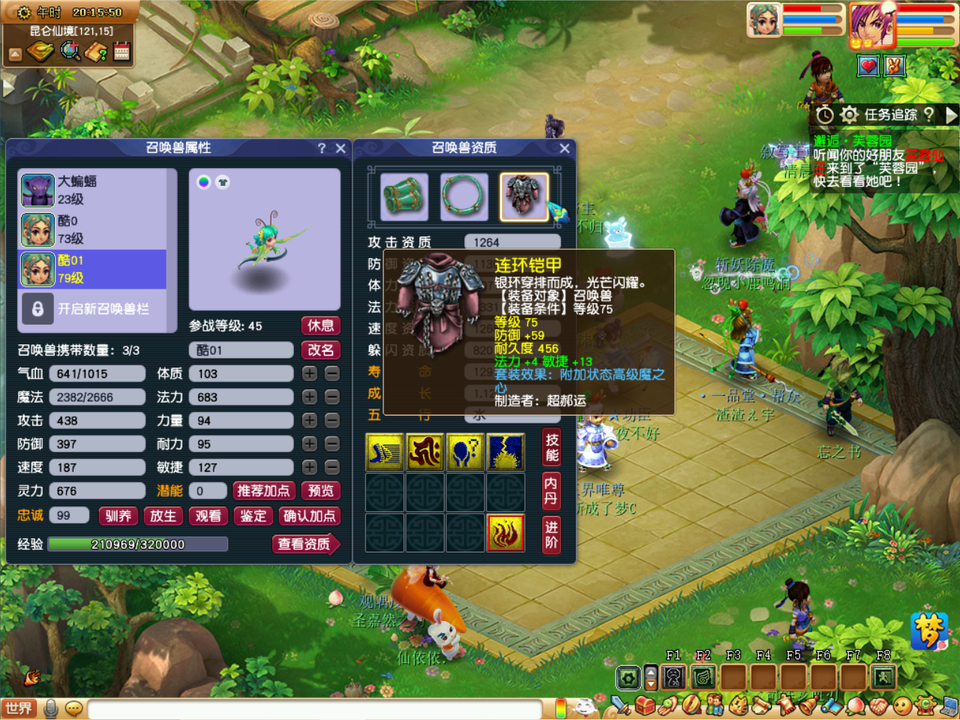Select the 连环铠甲 armor equipment slot
This screenshot has width=960, height=720.
[x=524, y=195]
